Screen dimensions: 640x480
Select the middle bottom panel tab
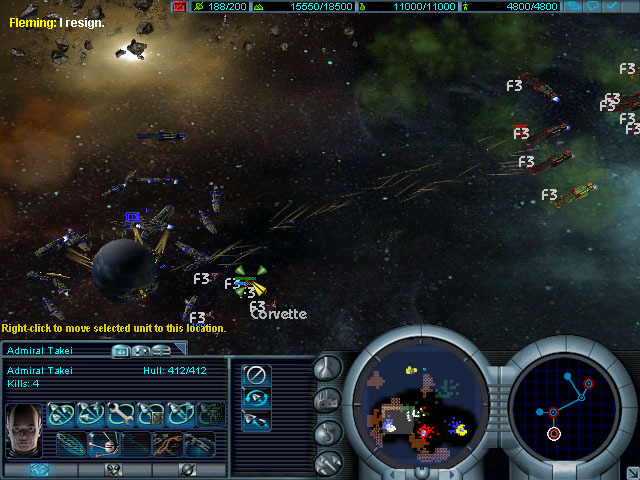pos(113,469)
